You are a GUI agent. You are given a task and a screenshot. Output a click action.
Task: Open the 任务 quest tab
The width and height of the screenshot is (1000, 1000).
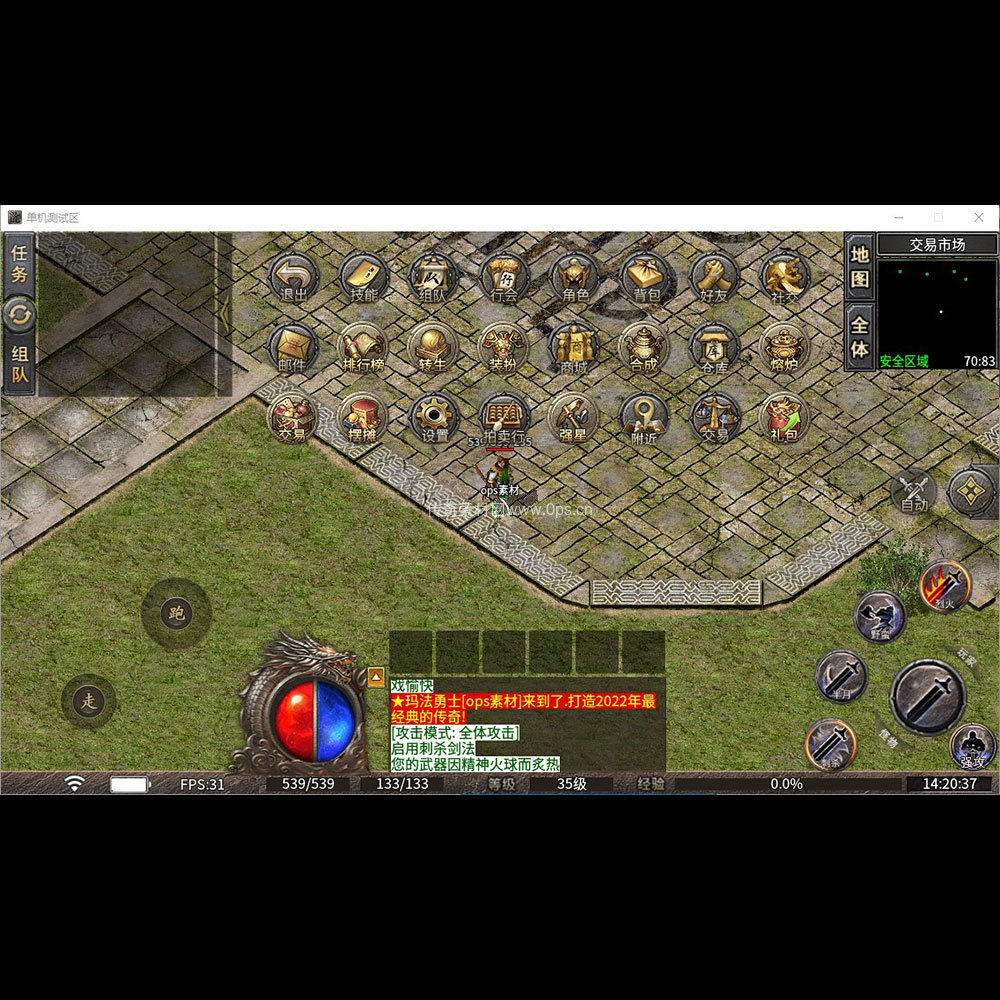19,263
